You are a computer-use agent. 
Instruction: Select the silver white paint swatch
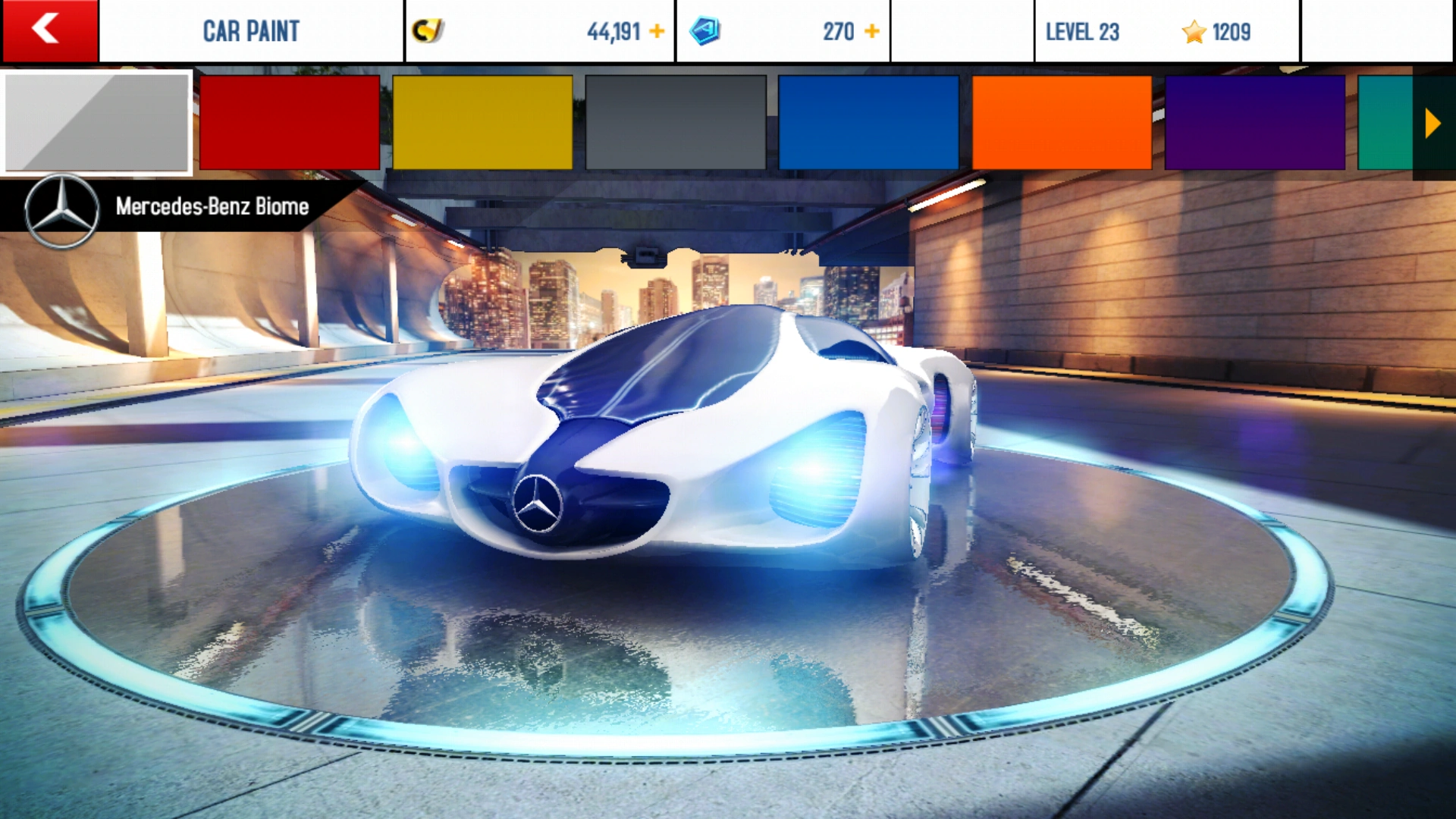click(97, 122)
